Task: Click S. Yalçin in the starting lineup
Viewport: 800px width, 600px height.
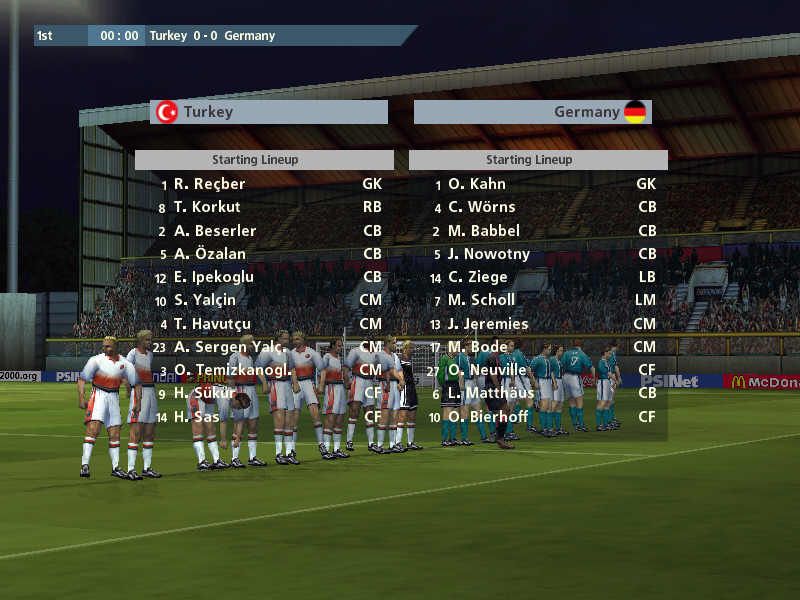Action: [x=205, y=300]
